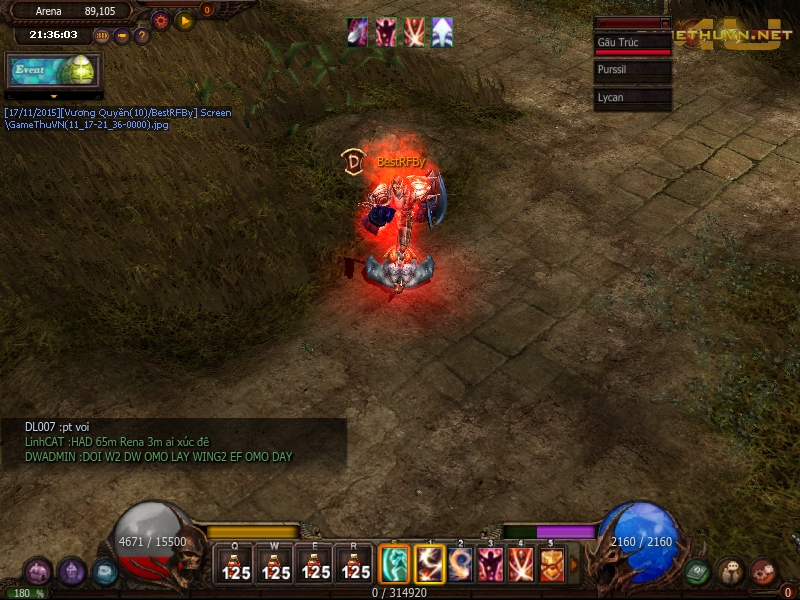Image resolution: width=800 pixels, height=600 pixels.
Task: Select party member Purssil
Action: (632, 70)
